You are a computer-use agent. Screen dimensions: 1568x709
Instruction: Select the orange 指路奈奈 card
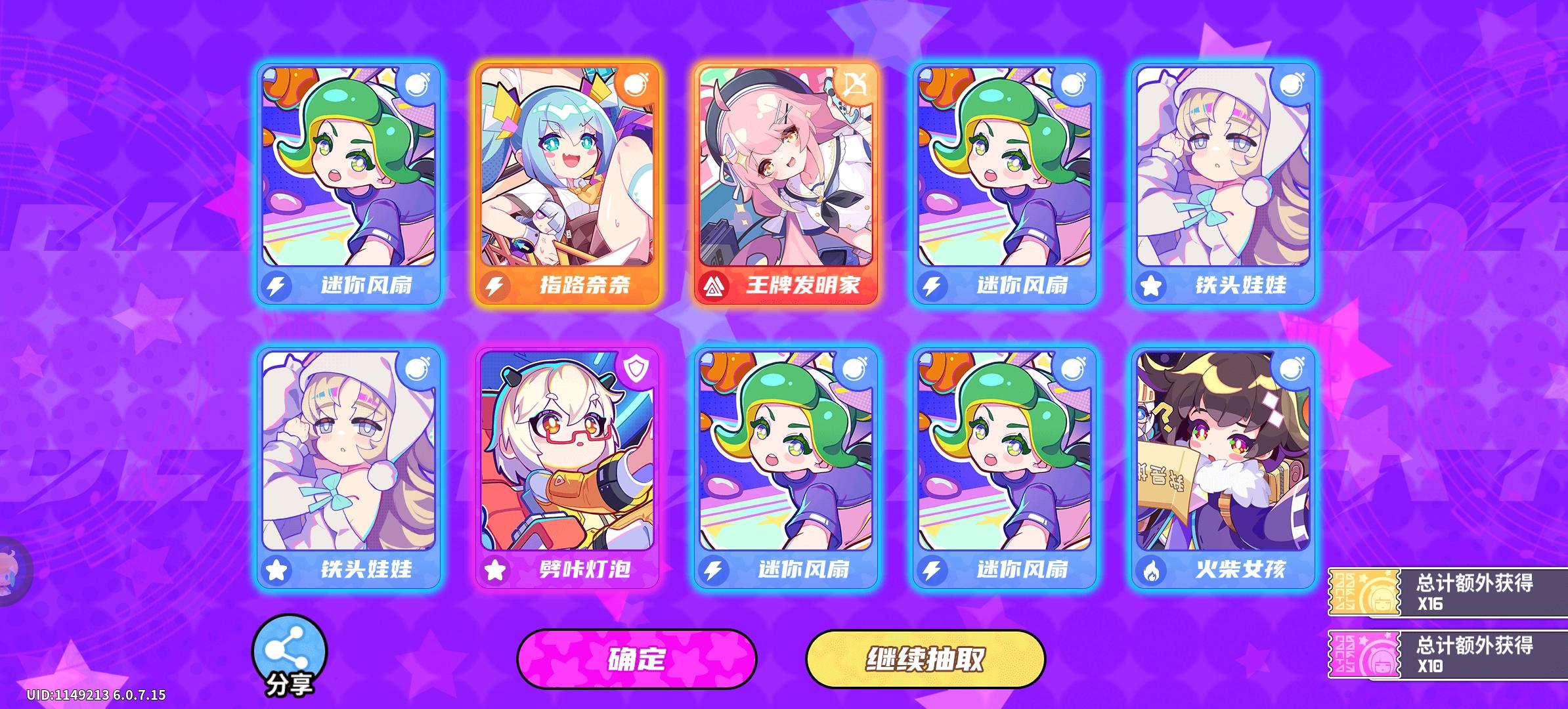tap(568, 184)
